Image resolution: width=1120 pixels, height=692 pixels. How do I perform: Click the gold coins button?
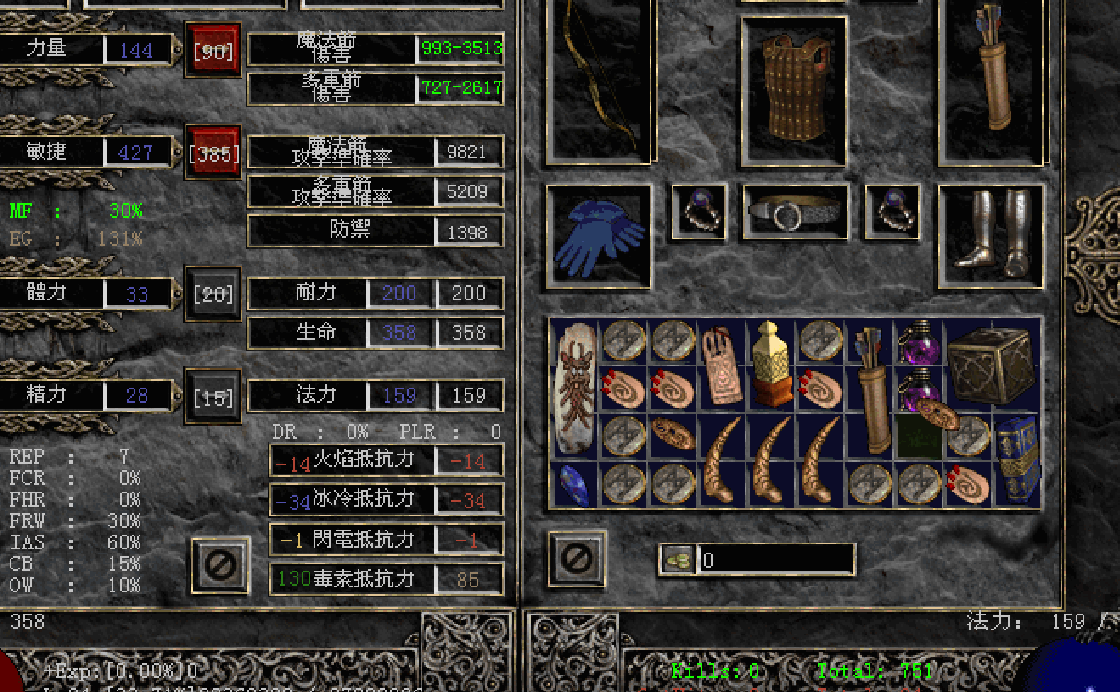(677, 560)
